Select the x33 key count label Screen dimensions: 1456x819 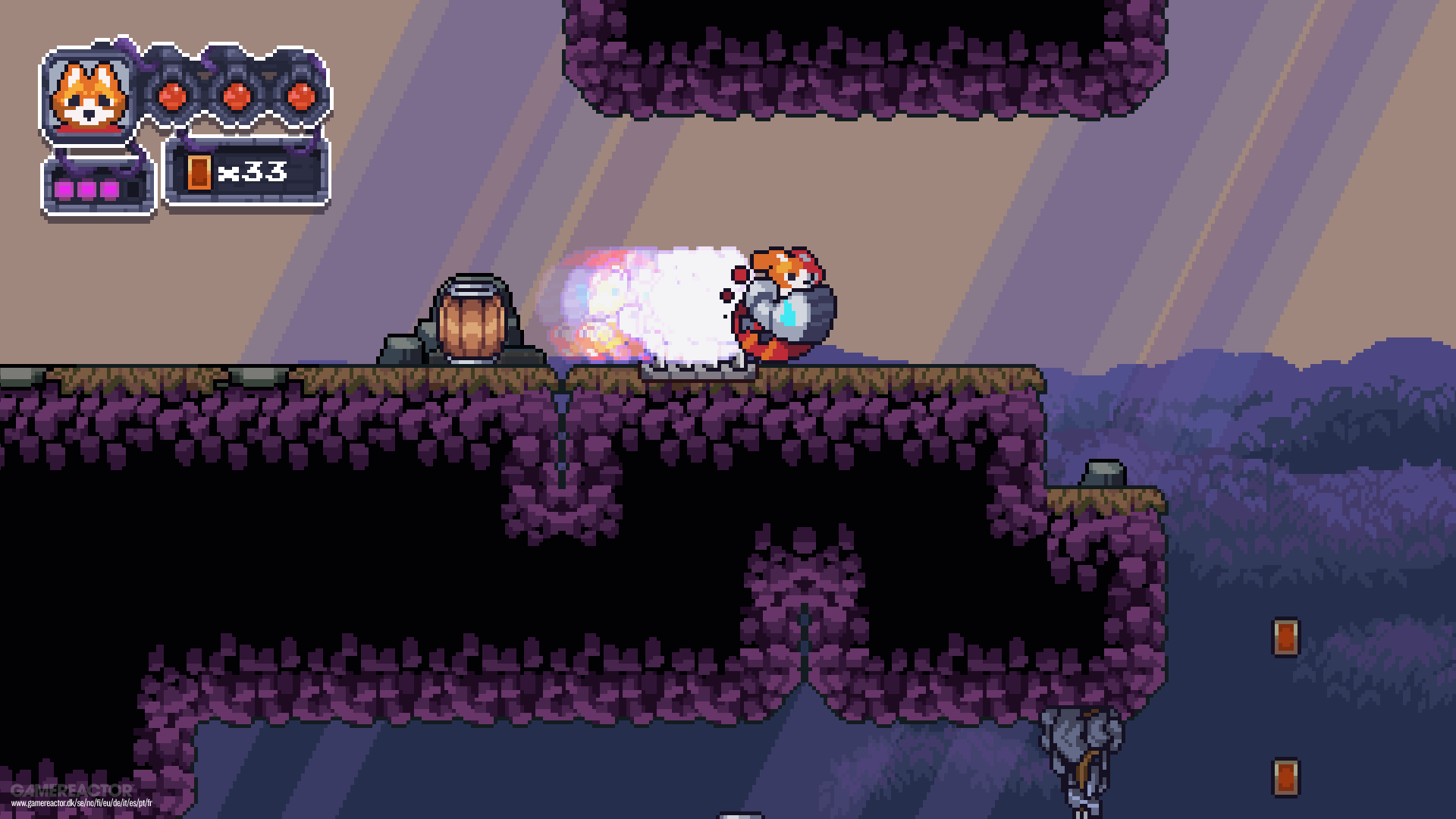pyautogui.click(x=252, y=172)
